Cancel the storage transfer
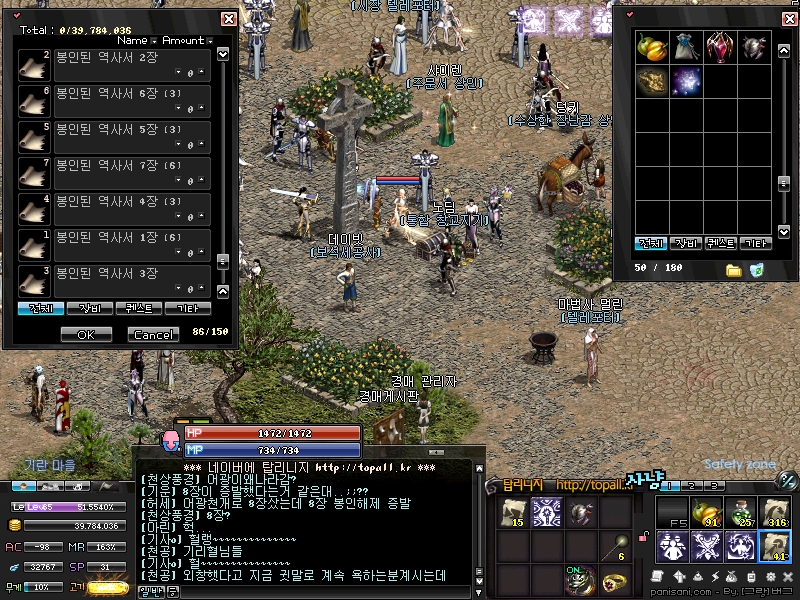Viewport: 800px width, 600px height. coord(153,334)
